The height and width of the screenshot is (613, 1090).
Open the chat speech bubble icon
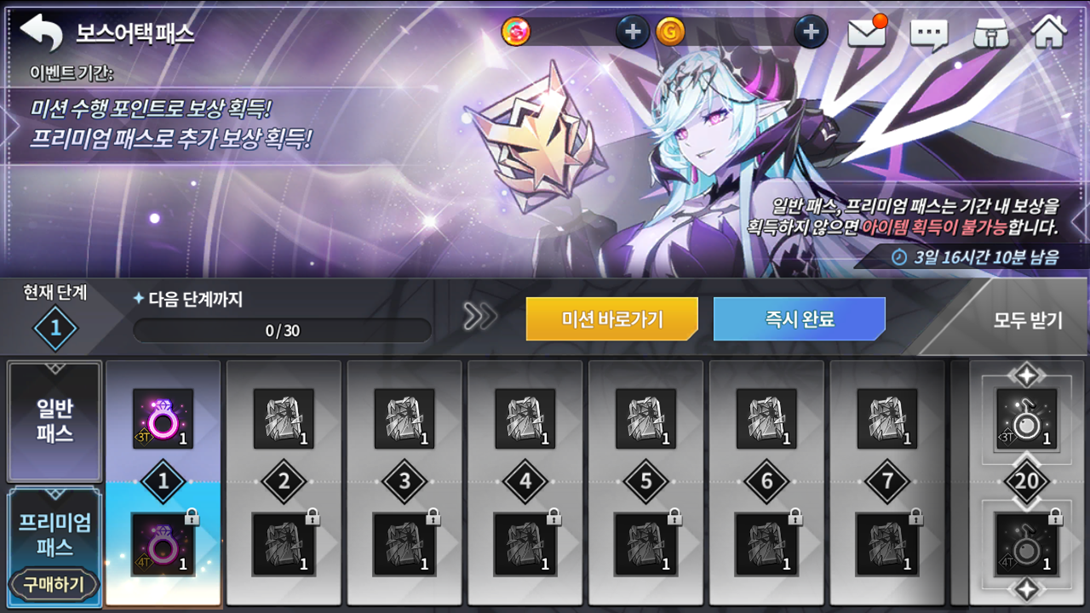point(928,34)
